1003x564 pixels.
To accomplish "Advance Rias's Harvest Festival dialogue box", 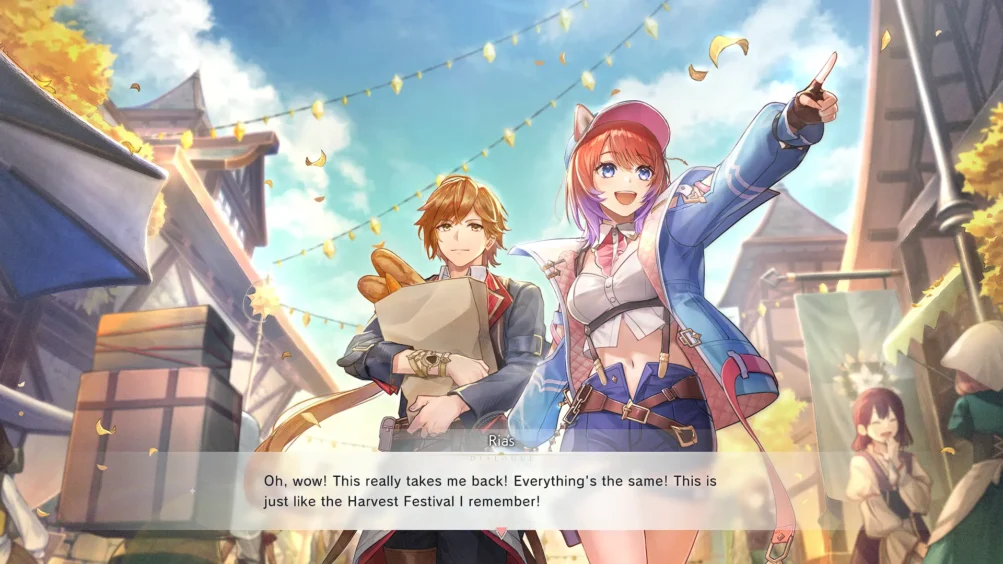I will click(x=500, y=489).
